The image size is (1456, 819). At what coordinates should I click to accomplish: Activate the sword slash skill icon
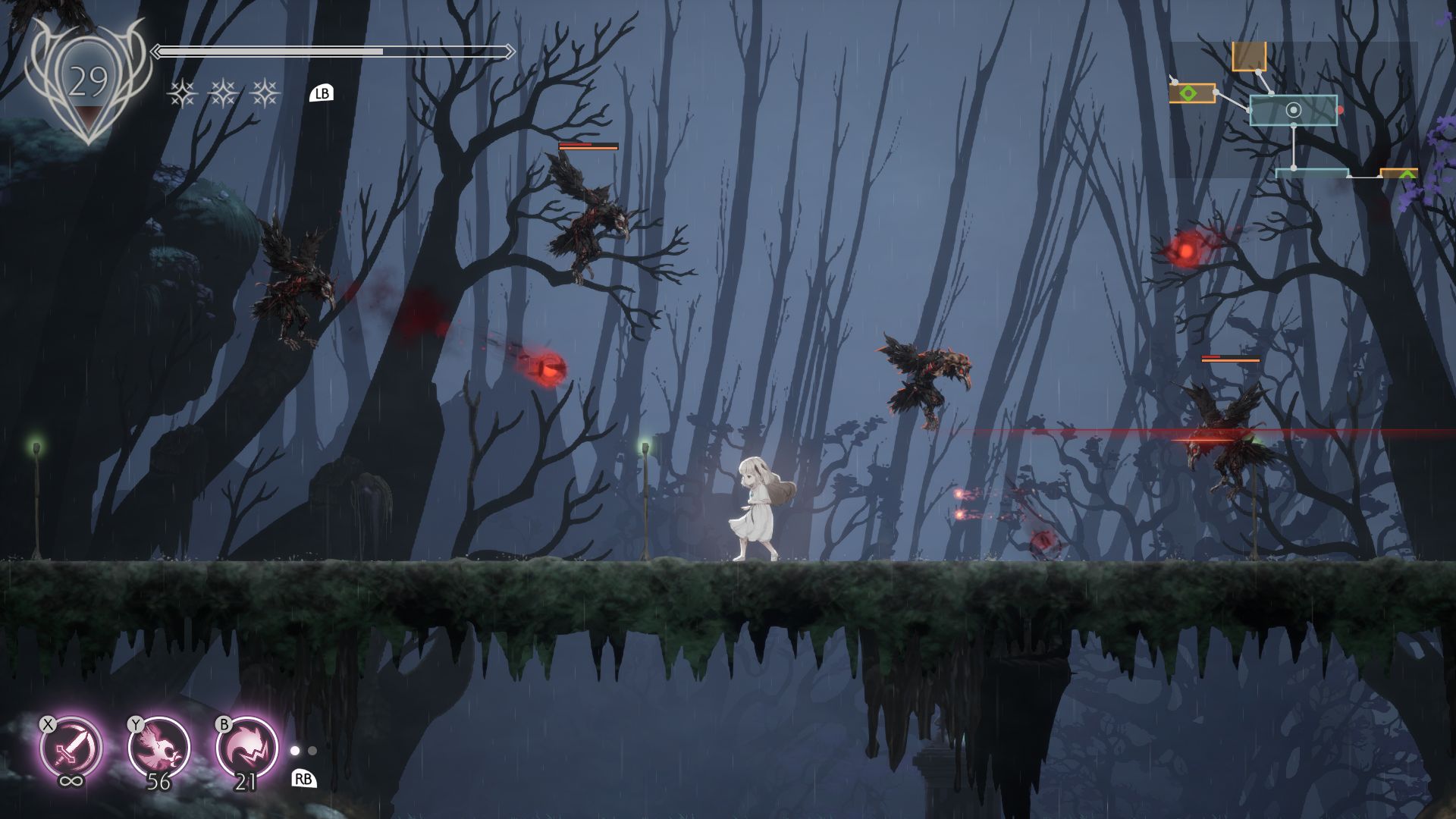(x=71, y=747)
